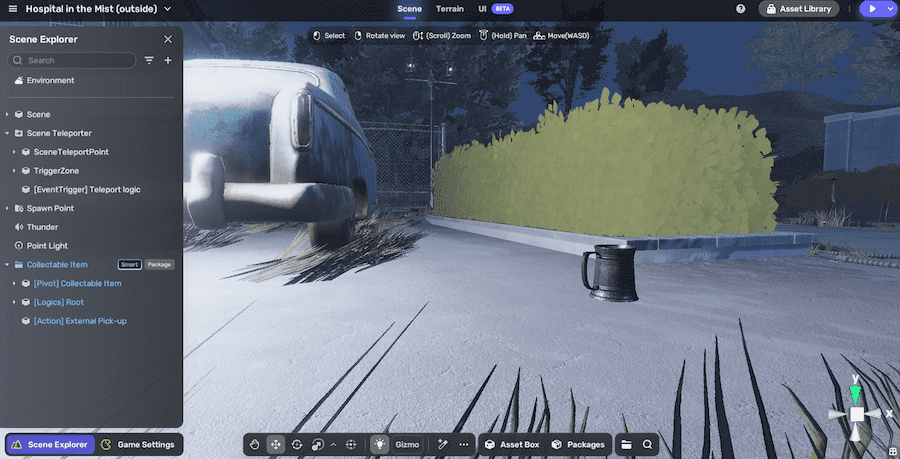Viewport: 900px width, 459px height.
Task: Start the play preview with the play button
Action: coord(872,9)
